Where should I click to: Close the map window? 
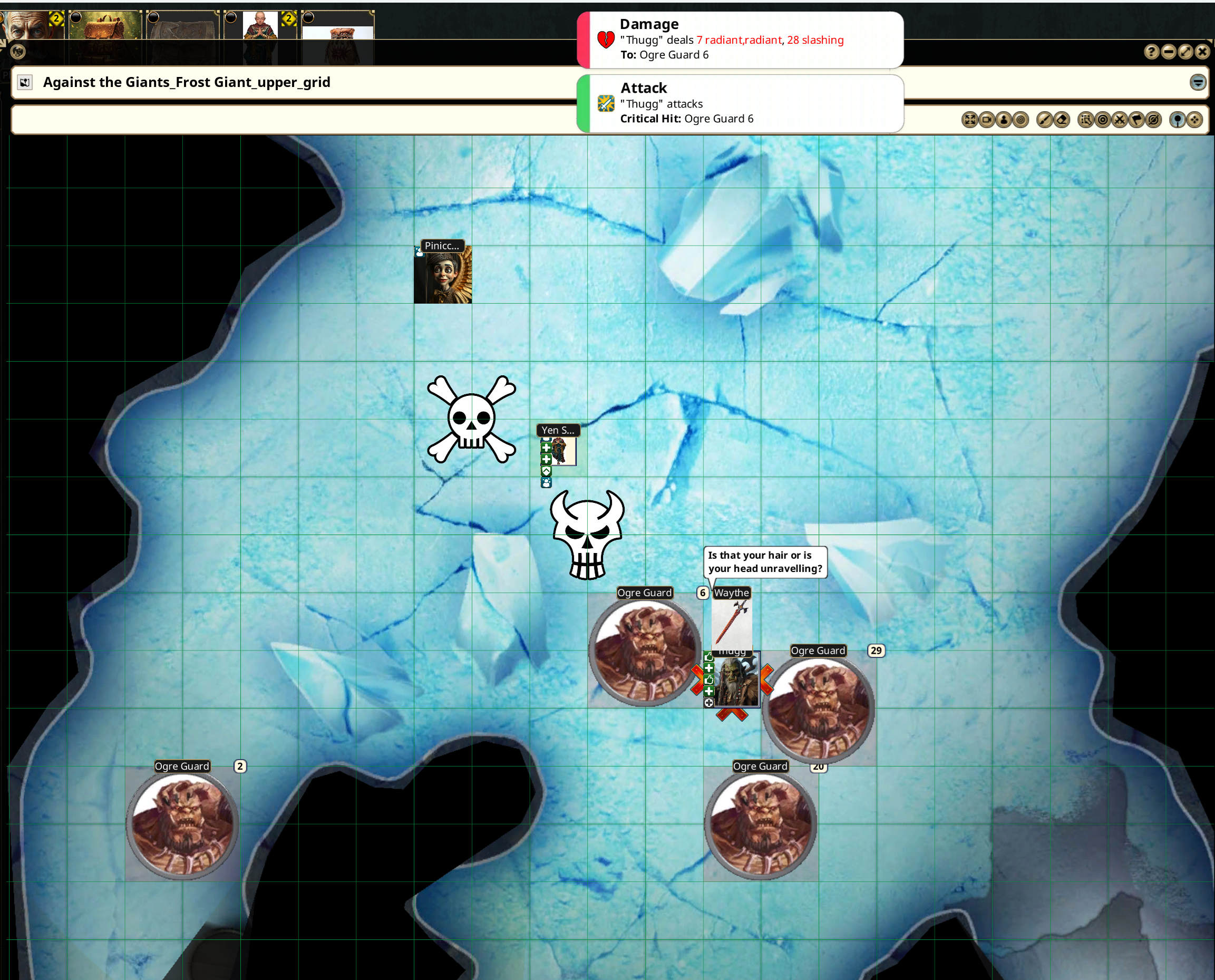1202,52
